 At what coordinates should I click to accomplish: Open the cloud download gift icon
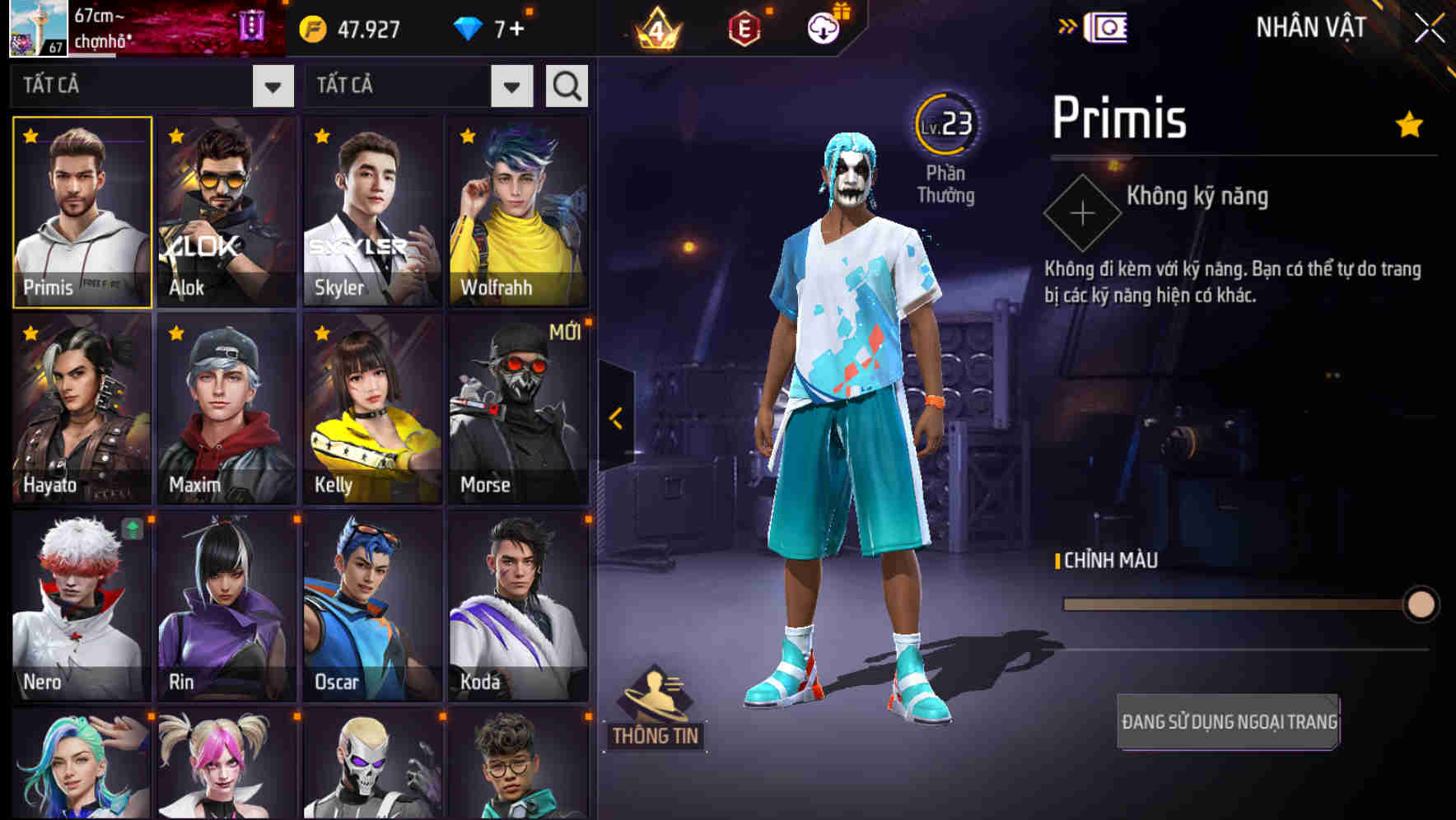coord(822,27)
